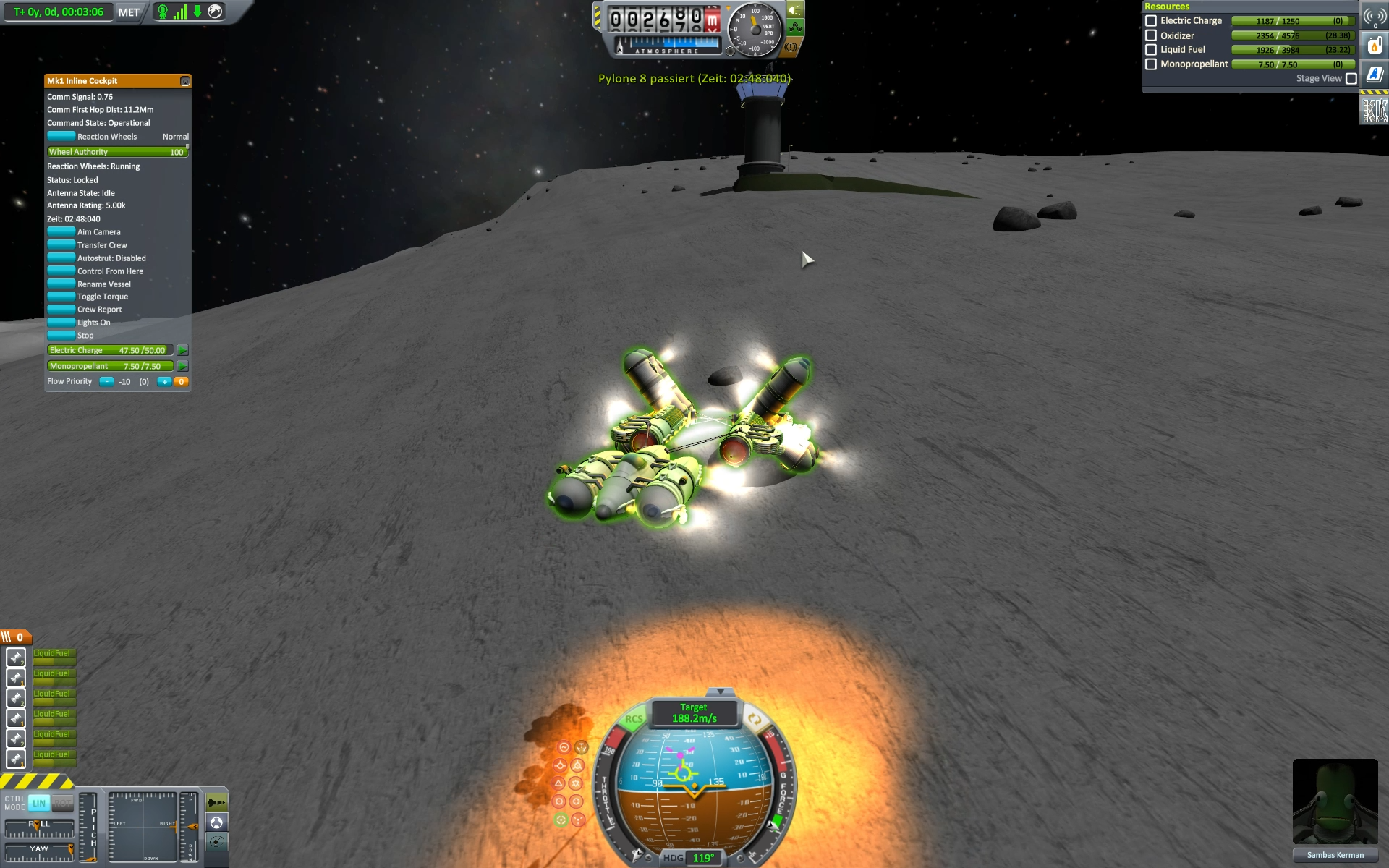Switch control mode to ROT
1389x868 pixels.
coord(63,803)
